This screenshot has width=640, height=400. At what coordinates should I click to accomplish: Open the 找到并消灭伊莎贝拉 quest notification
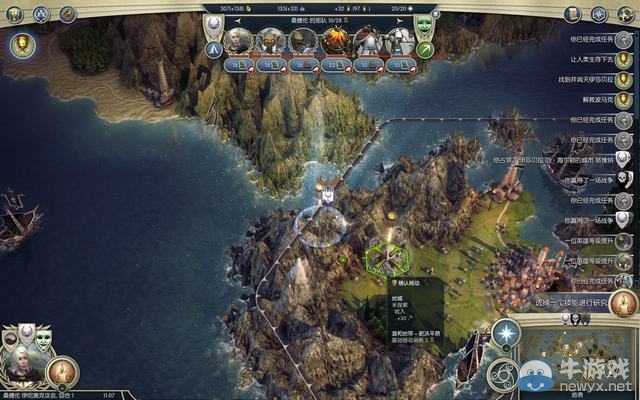(622, 79)
